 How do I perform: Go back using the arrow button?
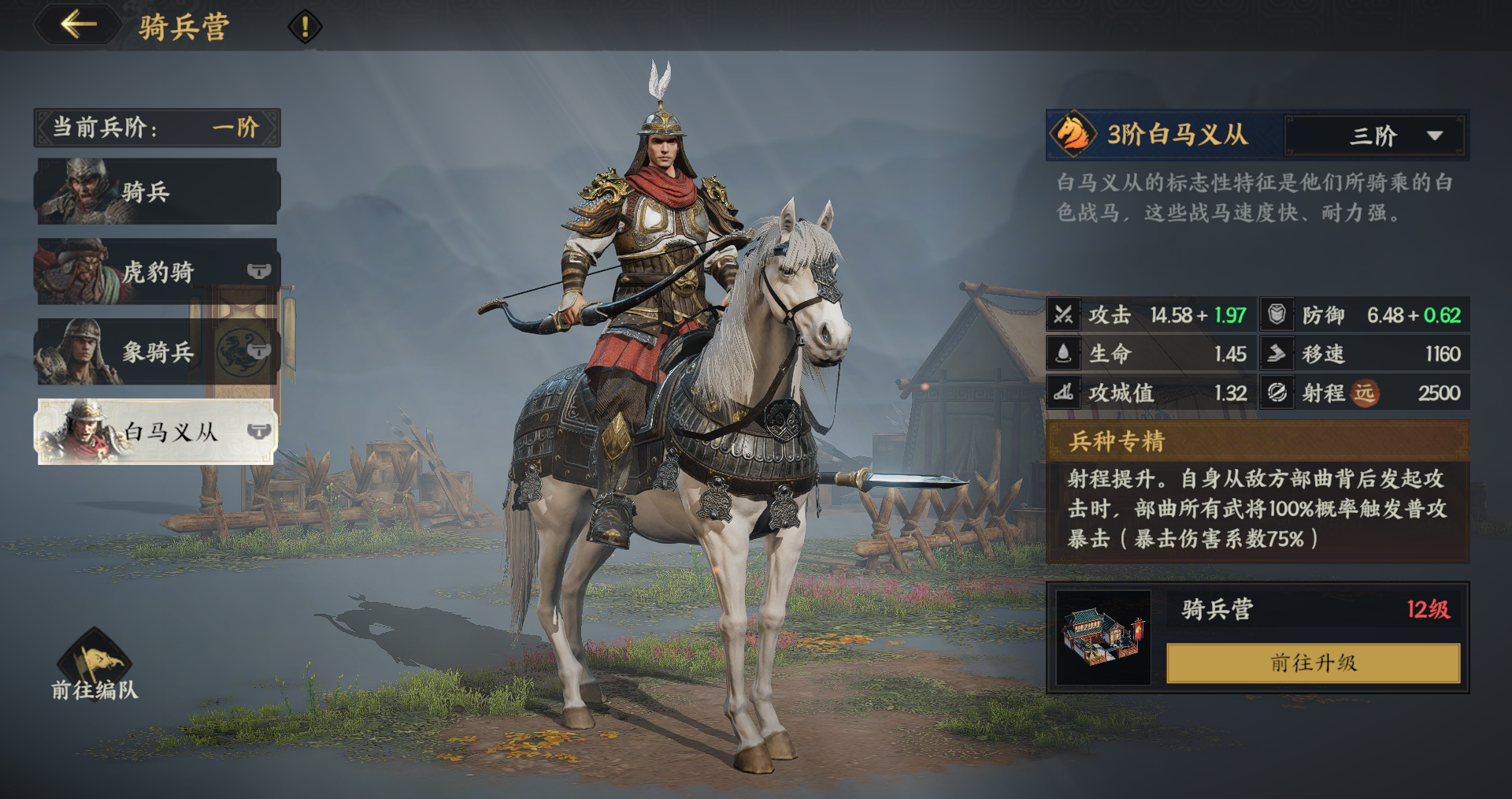pyautogui.click(x=78, y=24)
